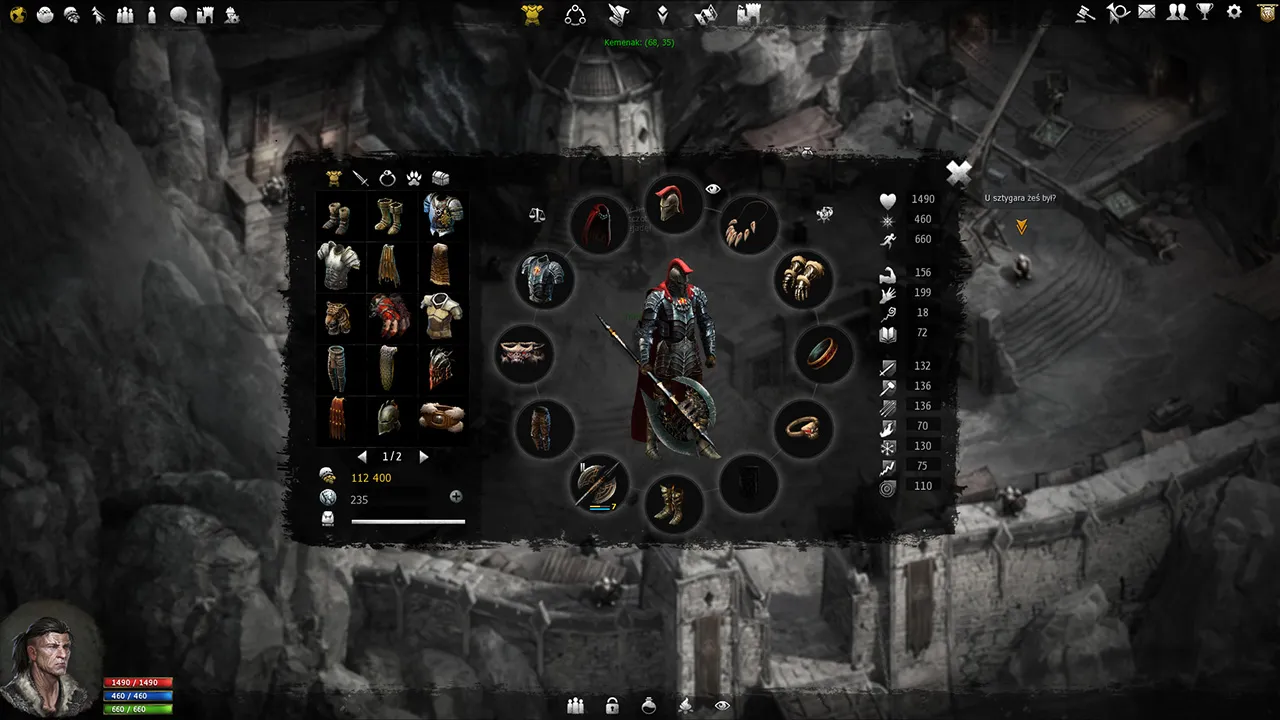Click the campfire icon in bottom bar

[x=686, y=705]
